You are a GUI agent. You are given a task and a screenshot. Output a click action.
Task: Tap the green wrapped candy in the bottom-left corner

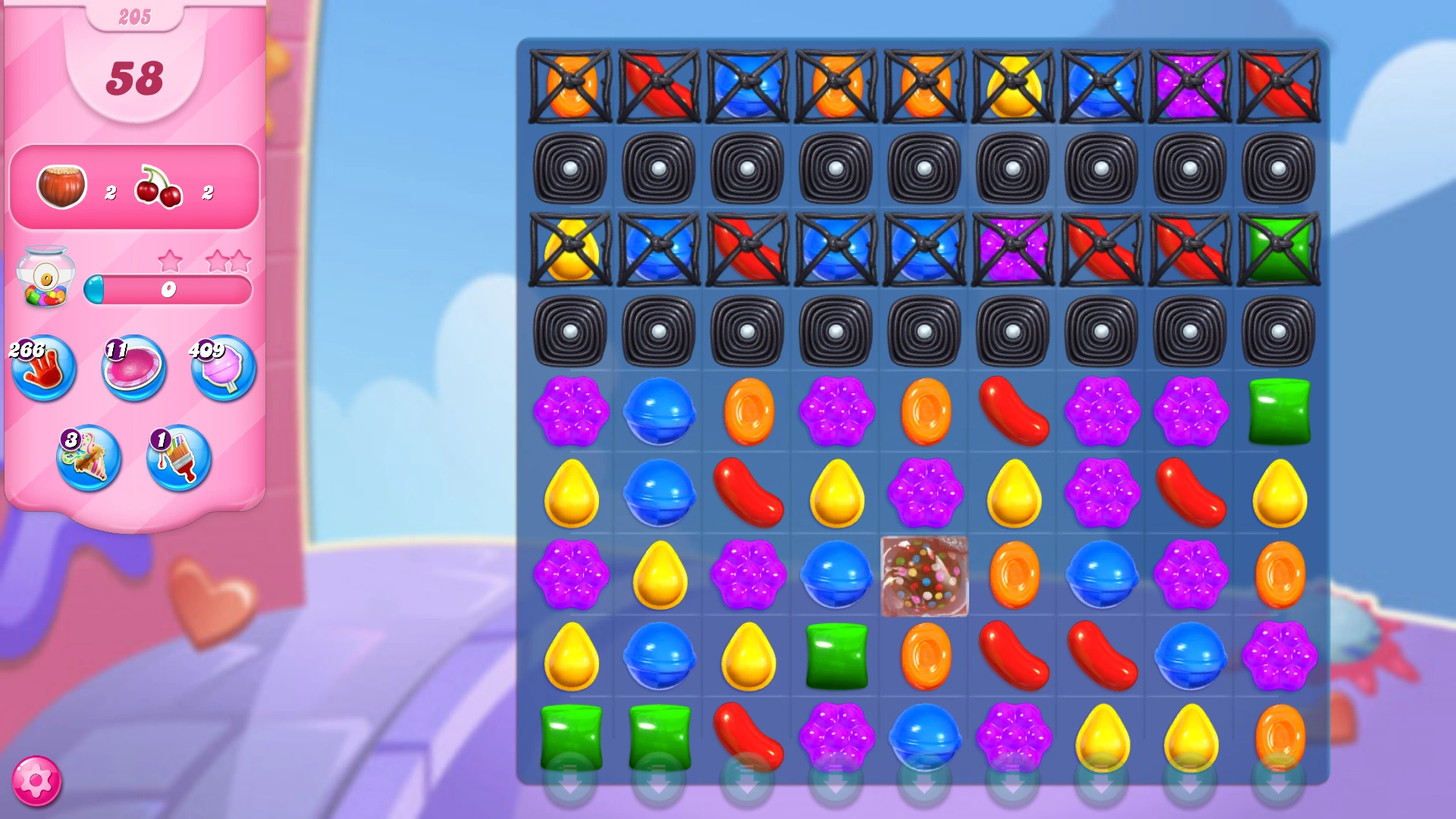[x=570, y=736]
